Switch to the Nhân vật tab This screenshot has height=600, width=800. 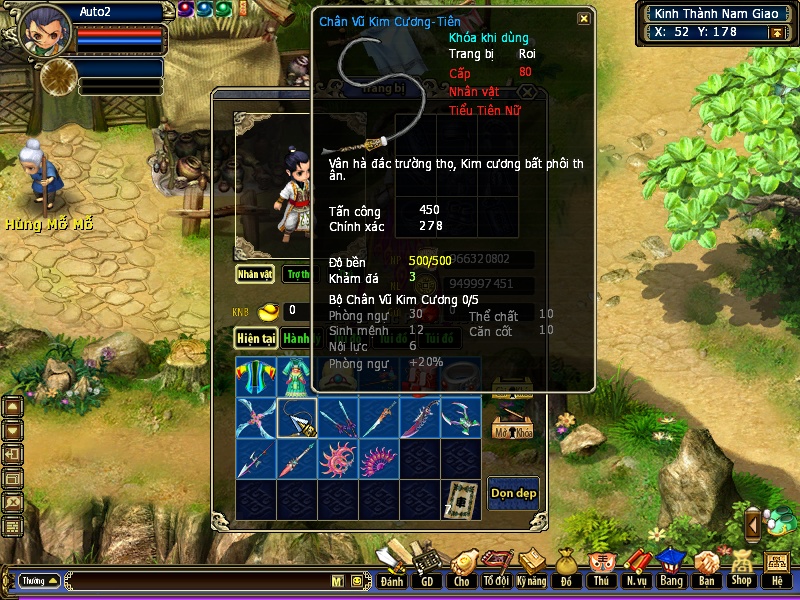tap(255, 273)
